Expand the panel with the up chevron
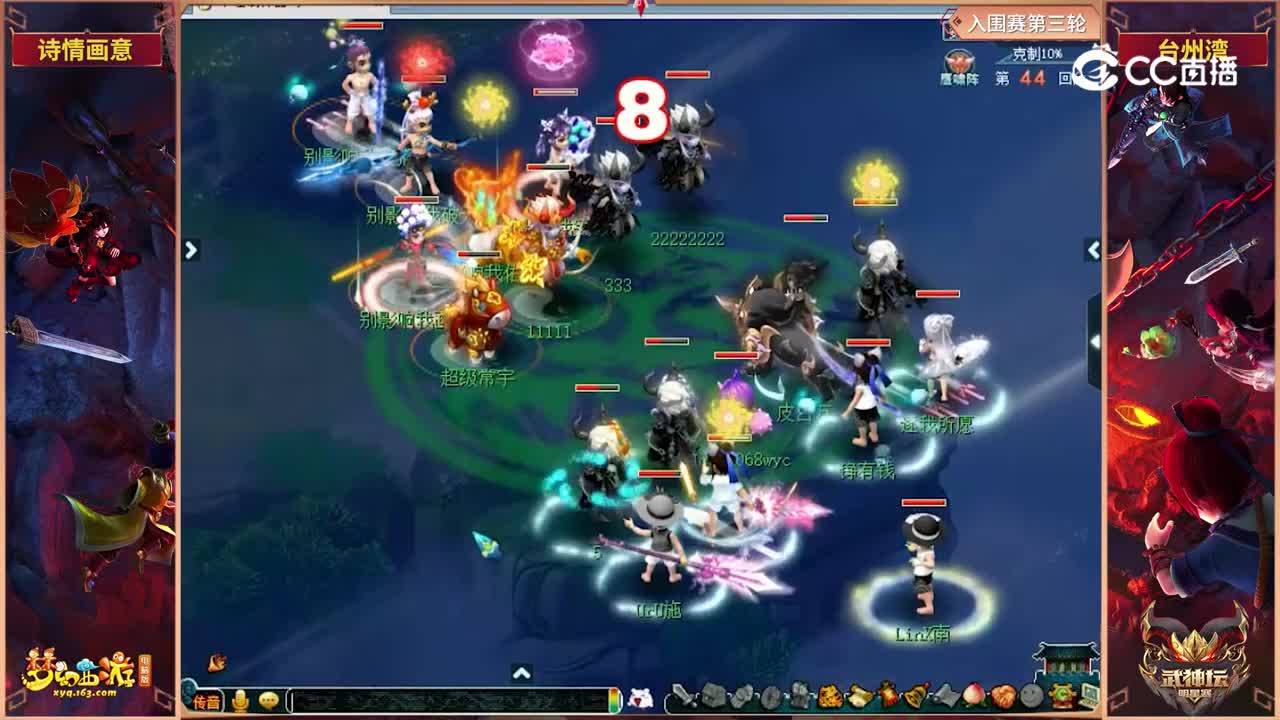 (520, 673)
